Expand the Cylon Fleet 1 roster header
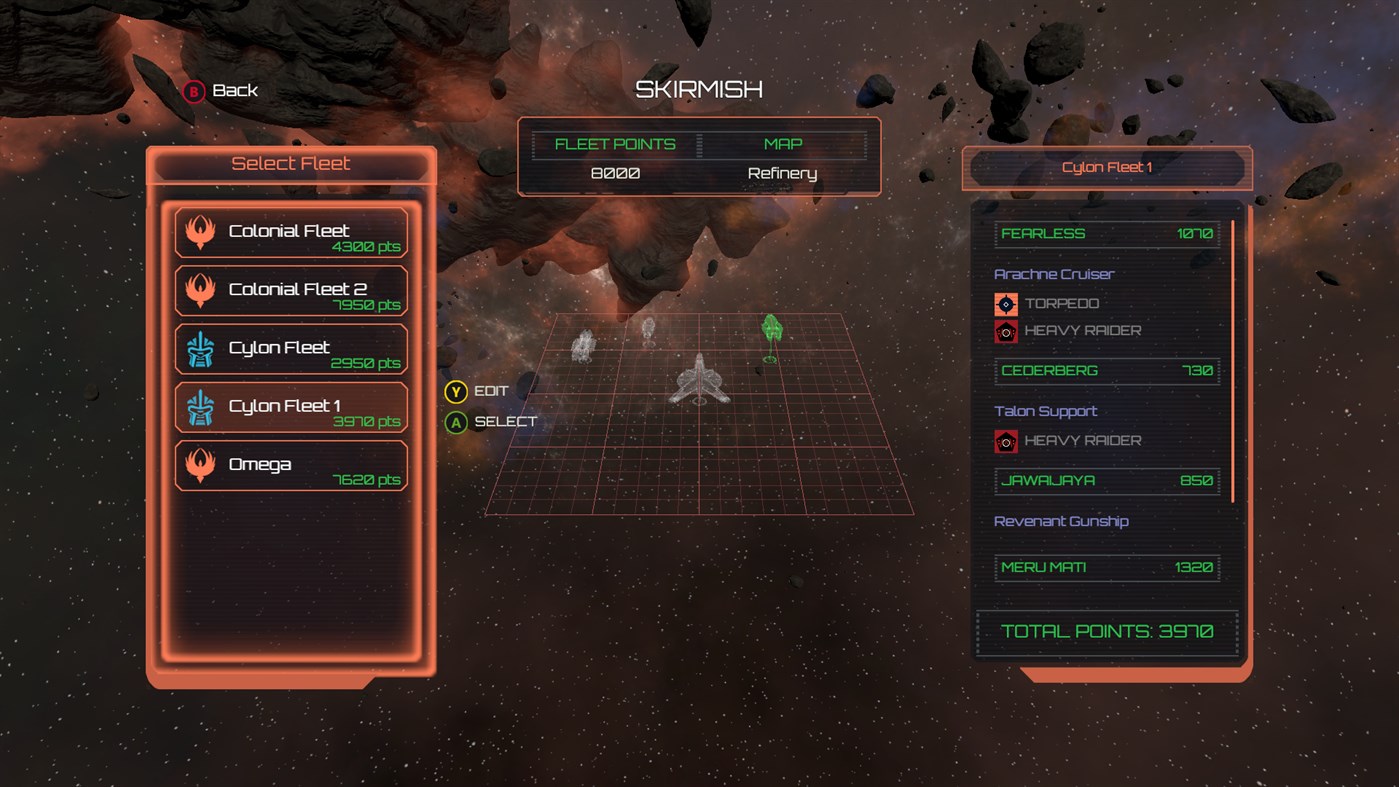 coord(1106,167)
